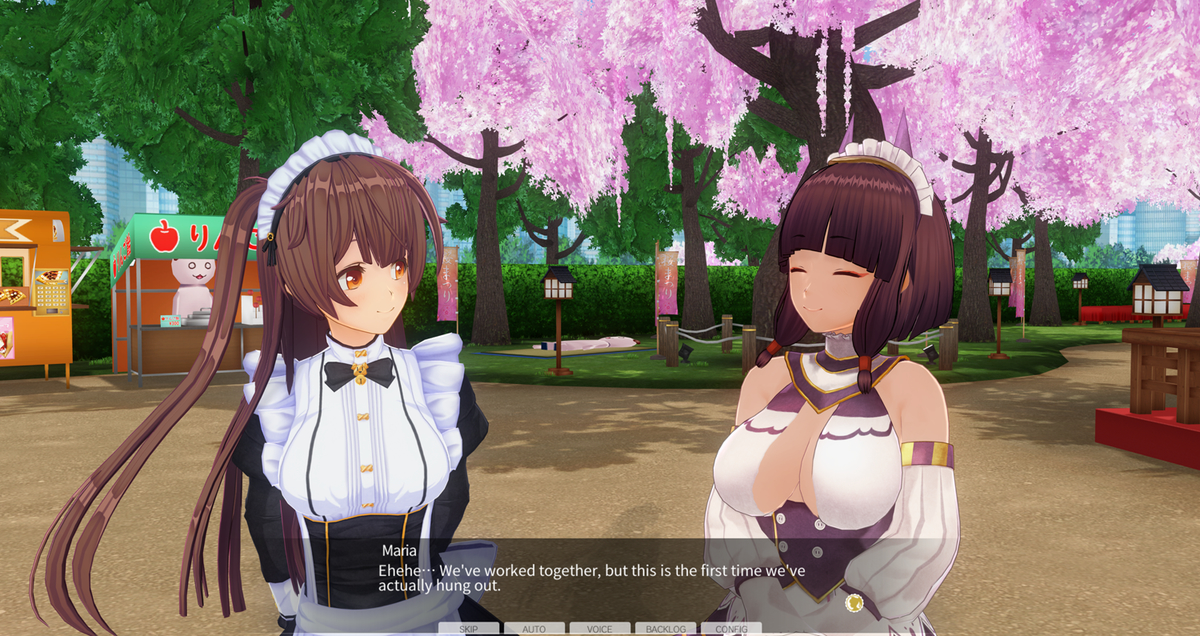Open the CONFIG menu
The height and width of the screenshot is (636, 1200).
[731, 629]
